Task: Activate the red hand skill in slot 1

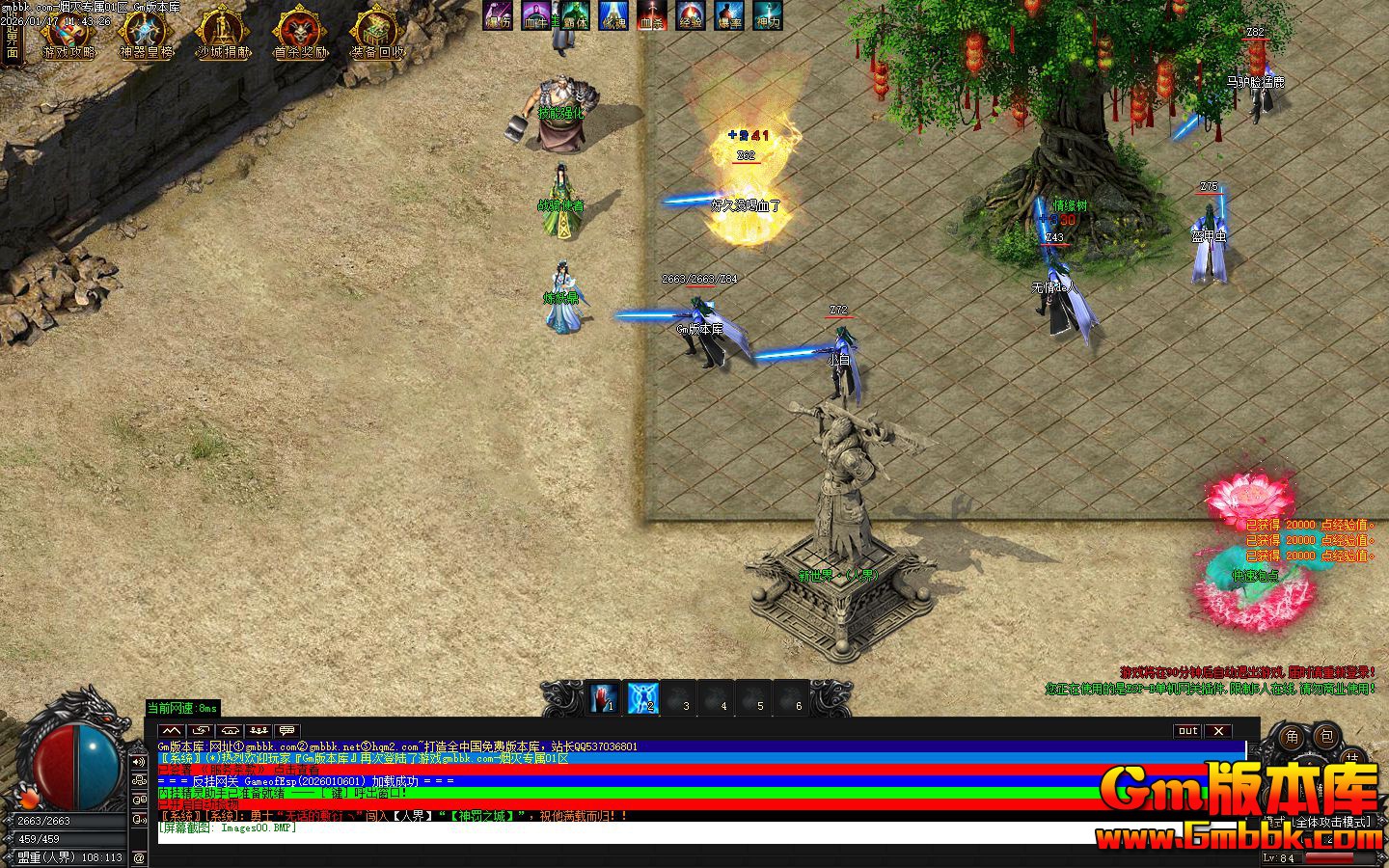Action: pos(605,697)
